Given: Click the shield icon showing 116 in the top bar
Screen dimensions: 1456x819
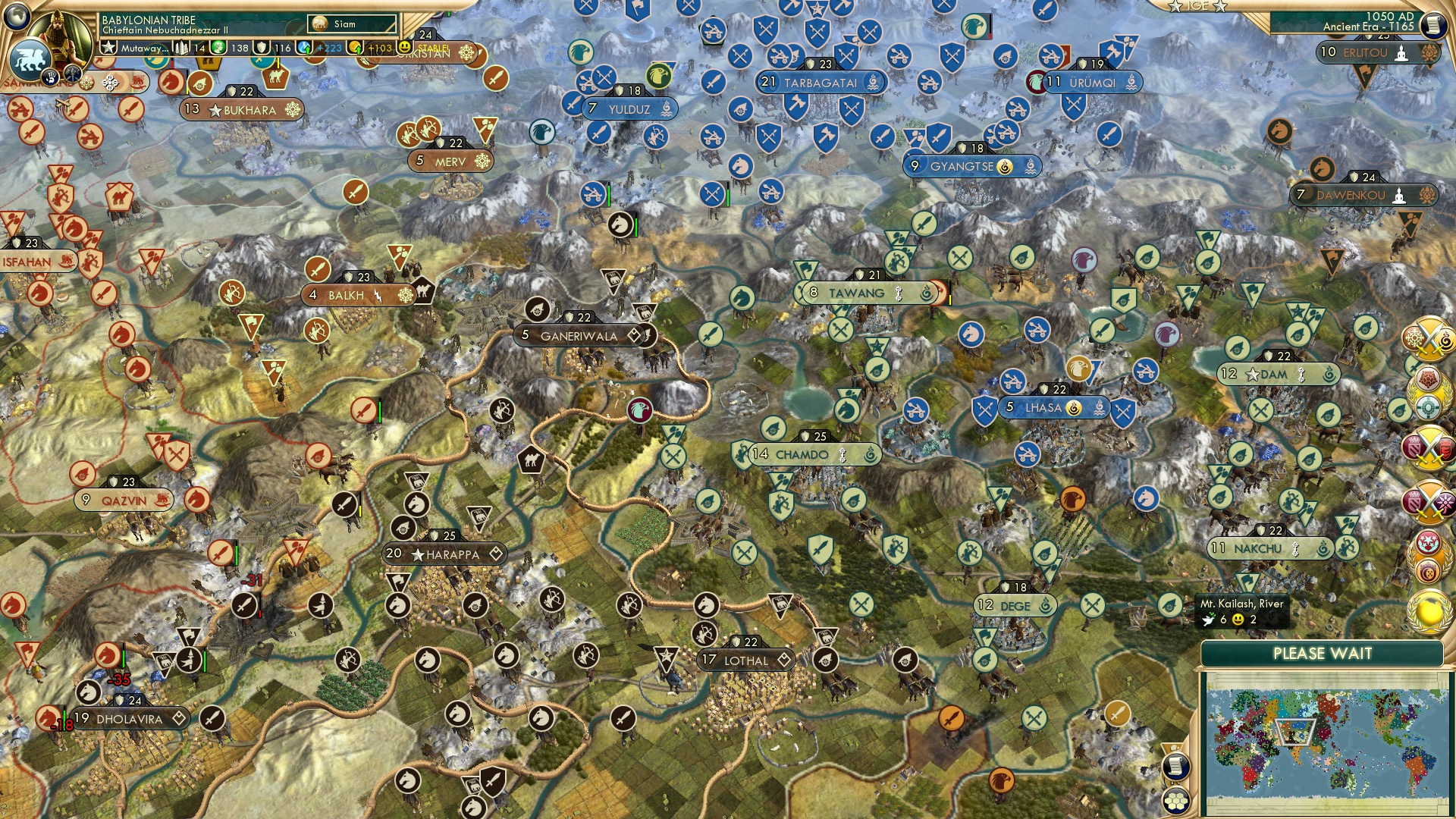Looking at the screenshot, I should 260,47.
